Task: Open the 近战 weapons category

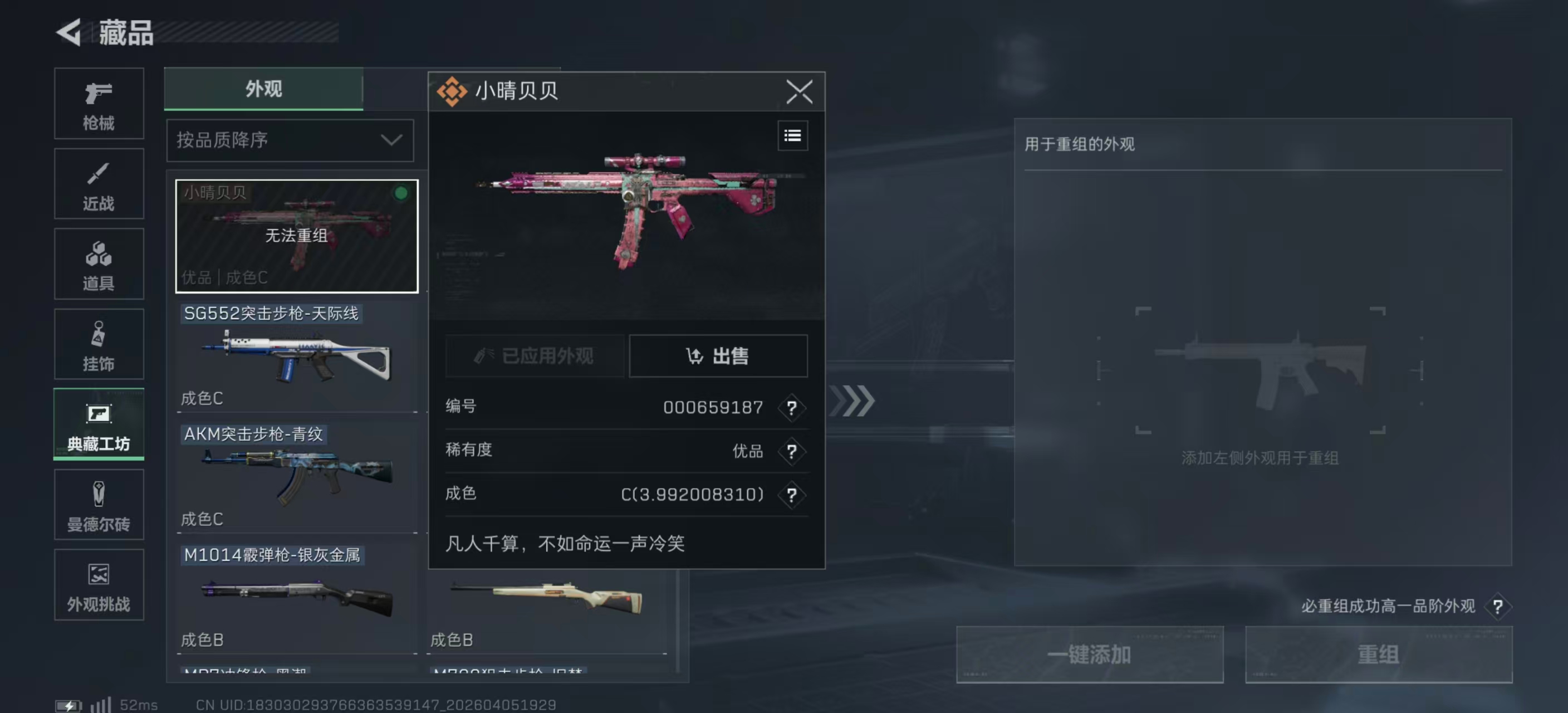Action: (x=98, y=184)
